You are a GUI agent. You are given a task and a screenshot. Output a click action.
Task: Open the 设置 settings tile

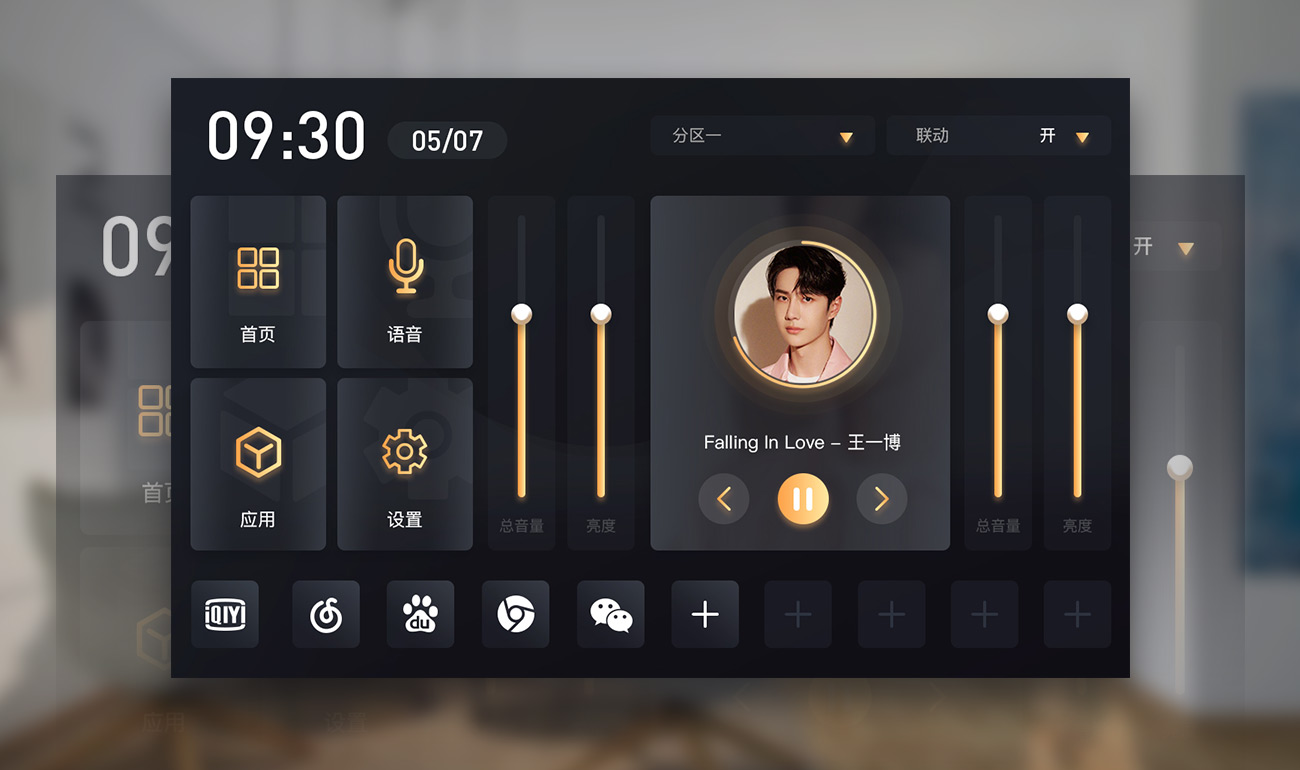(x=405, y=464)
